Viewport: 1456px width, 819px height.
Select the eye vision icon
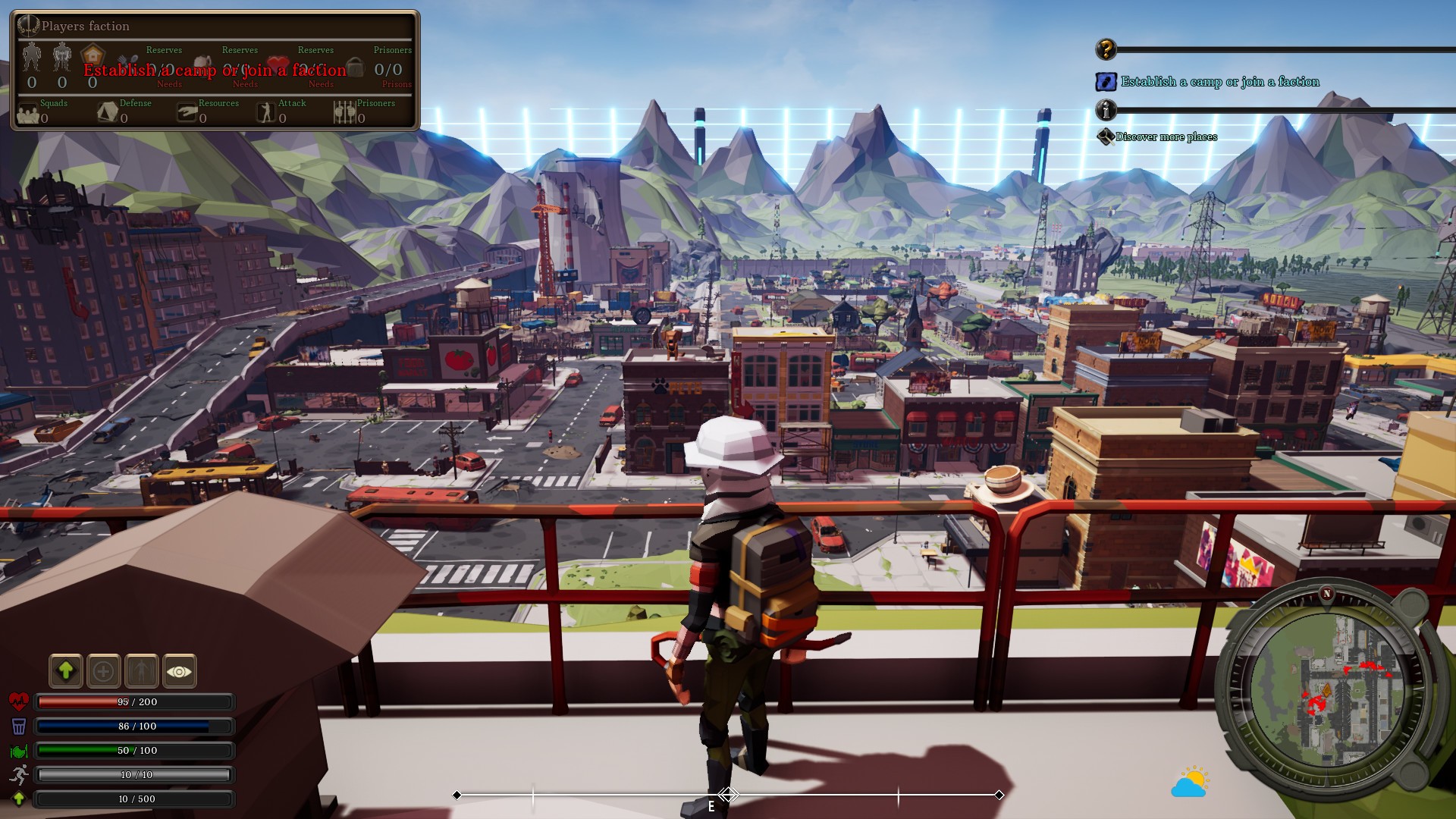click(x=180, y=670)
